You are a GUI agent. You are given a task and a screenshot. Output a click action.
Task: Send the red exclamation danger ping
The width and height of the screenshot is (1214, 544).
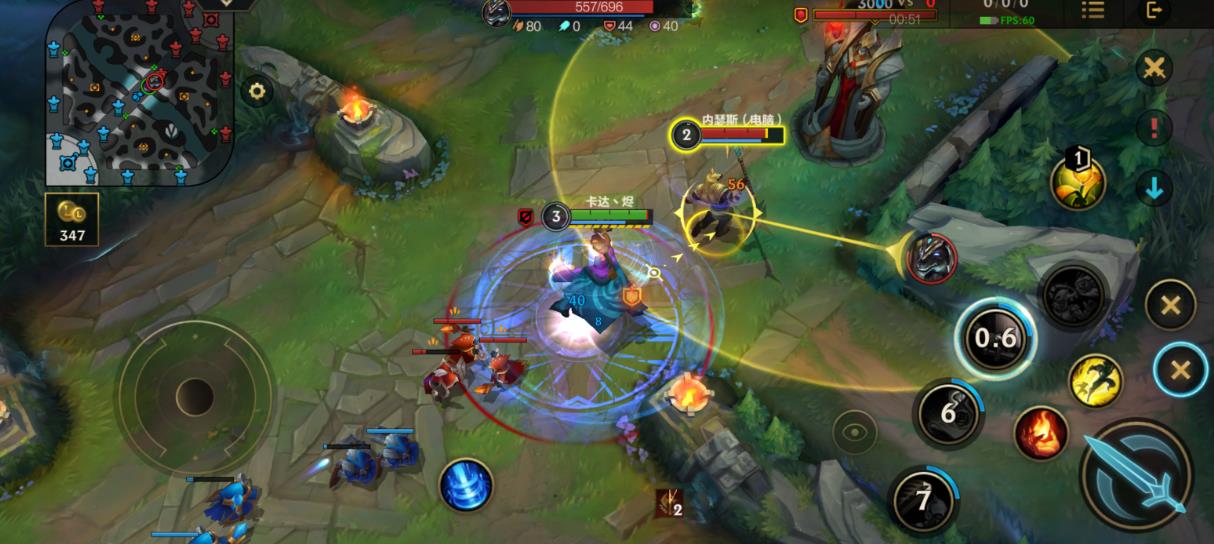point(1154,128)
